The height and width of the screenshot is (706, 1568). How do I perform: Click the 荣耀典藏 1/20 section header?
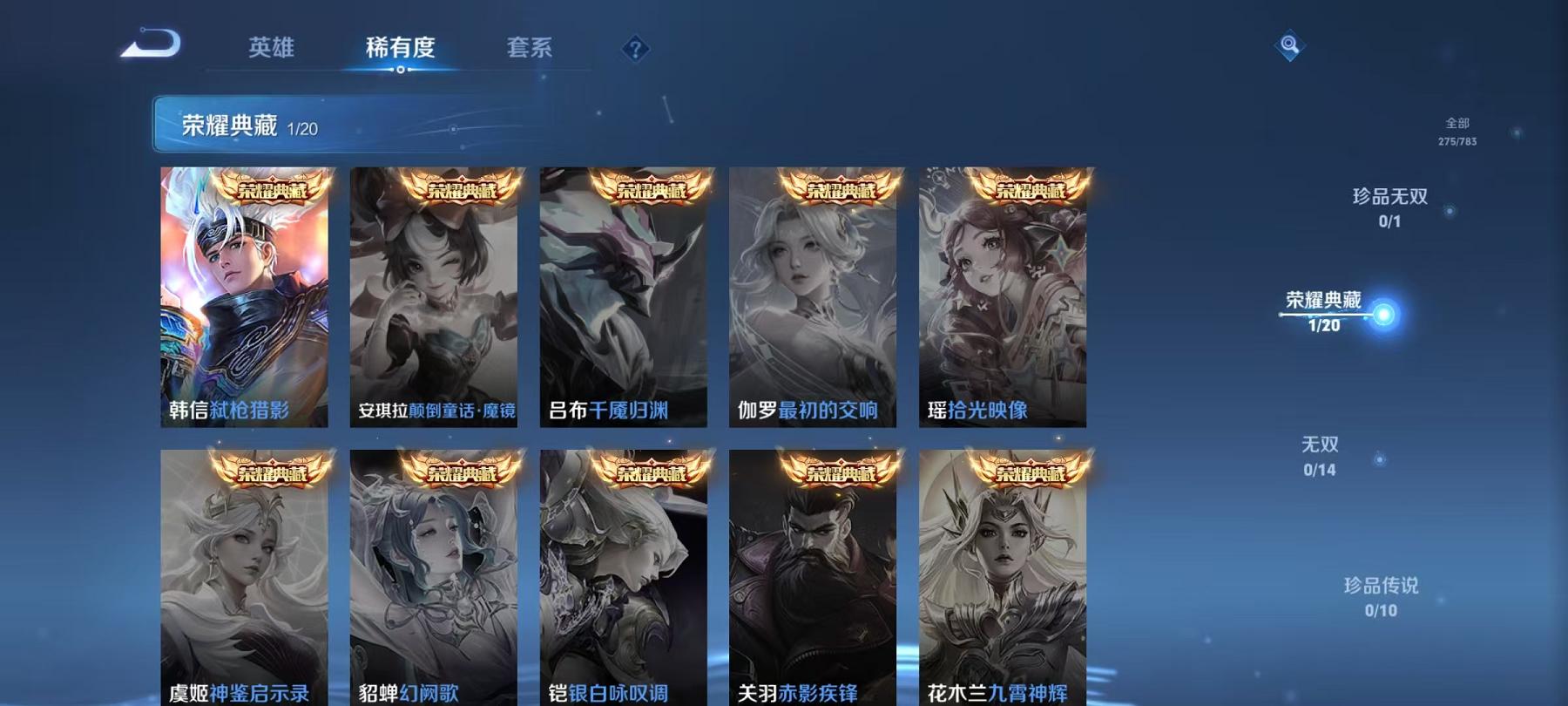[x=247, y=125]
